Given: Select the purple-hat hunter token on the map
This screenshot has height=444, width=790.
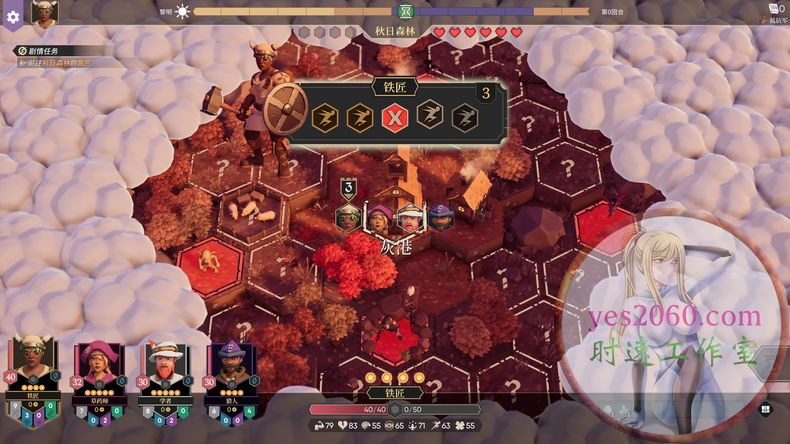Looking at the screenshot, I should (441, 217).
